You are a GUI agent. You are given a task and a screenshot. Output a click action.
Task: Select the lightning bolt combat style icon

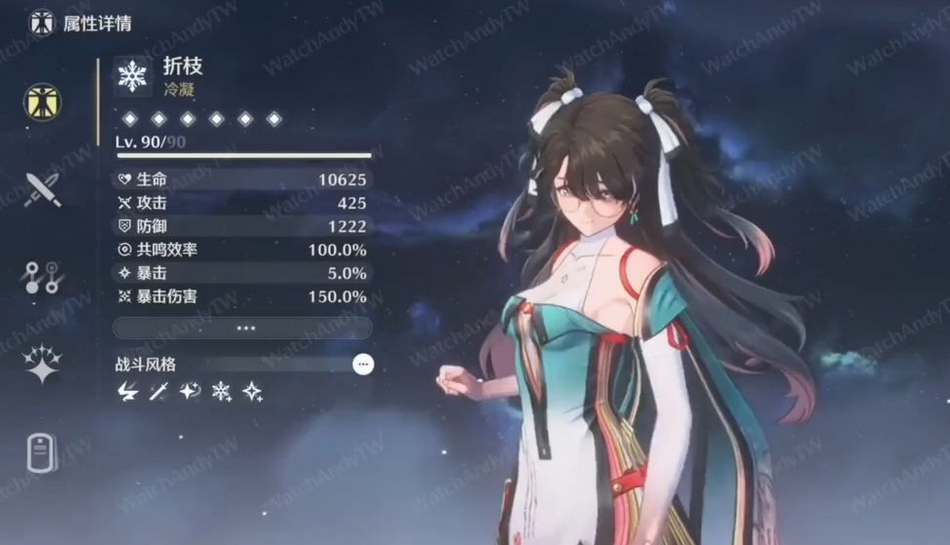(x=127, y=392)
